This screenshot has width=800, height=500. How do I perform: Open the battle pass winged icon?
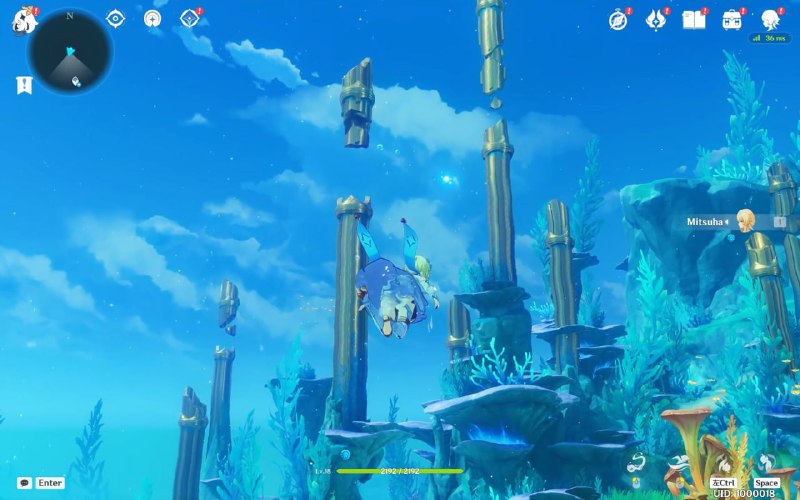[x=656, y=20]
